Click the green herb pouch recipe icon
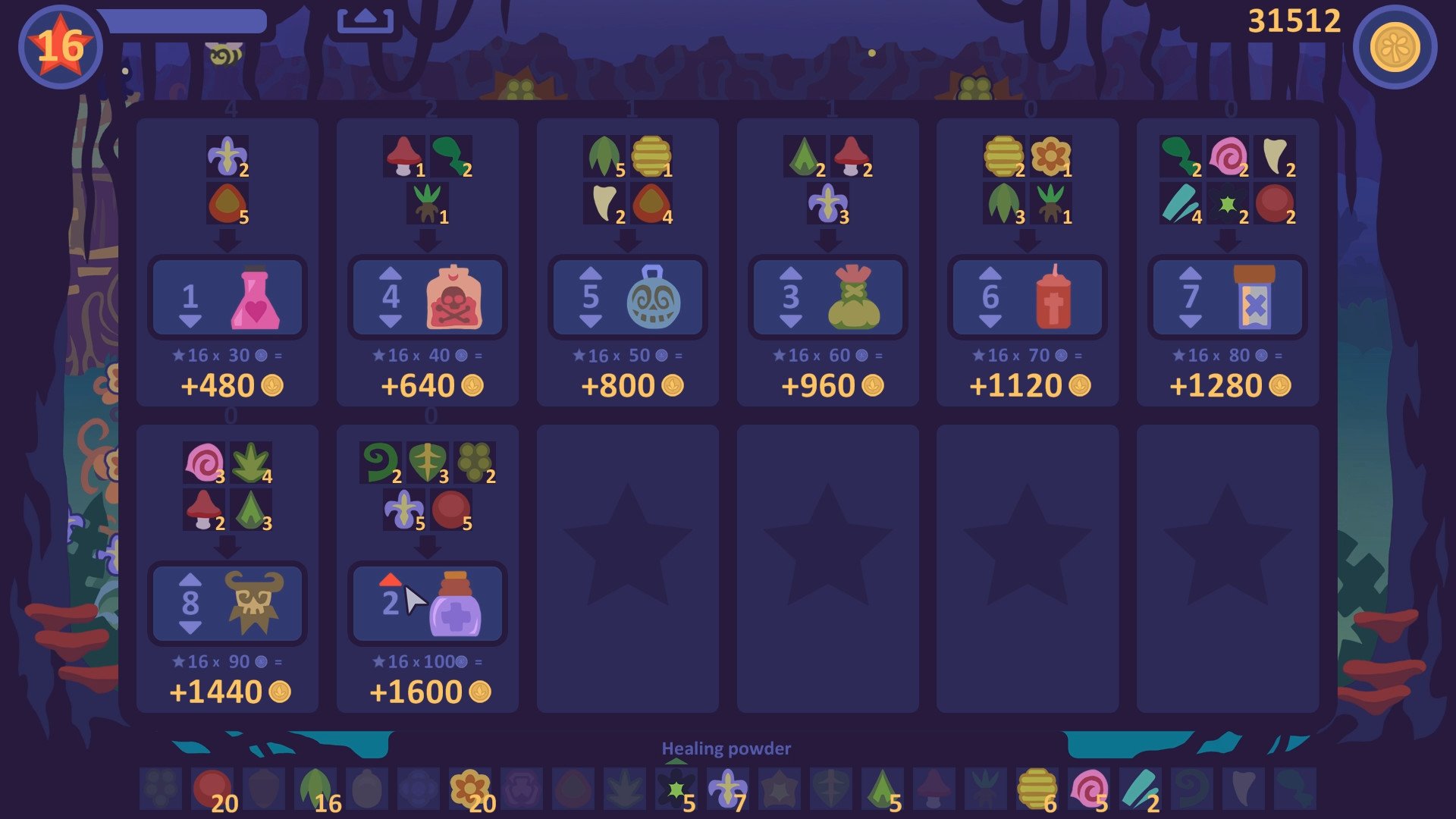 click(x=854, y=297)
